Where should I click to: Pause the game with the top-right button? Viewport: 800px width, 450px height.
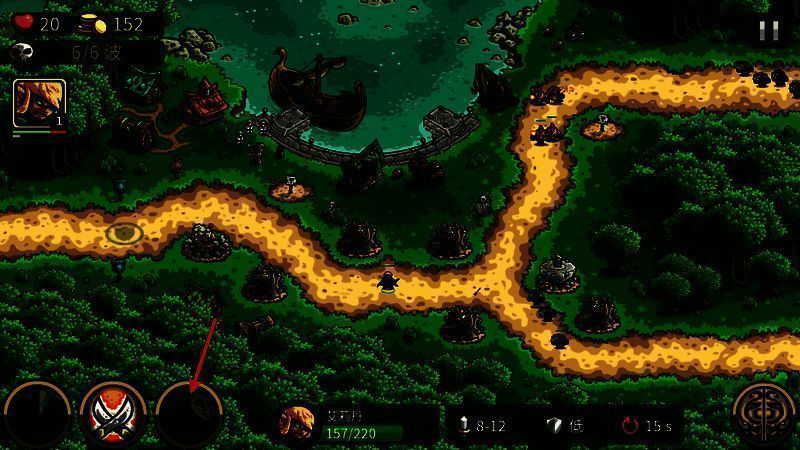click(768, 30)
